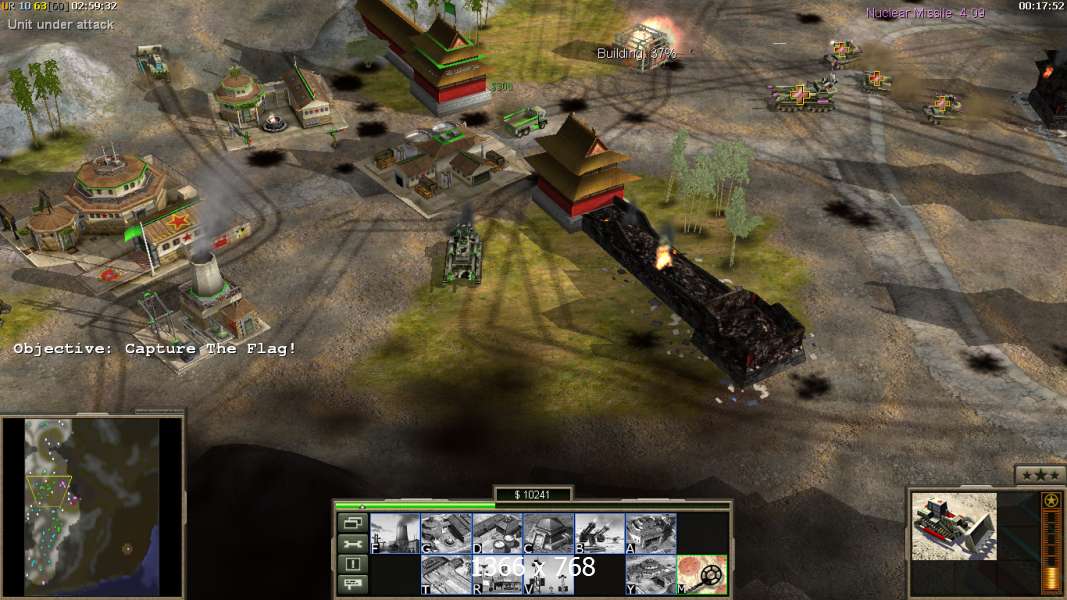Screen dimensions: 1067x600
Task: Build the supply center labeled D
Action: [497, 533]
